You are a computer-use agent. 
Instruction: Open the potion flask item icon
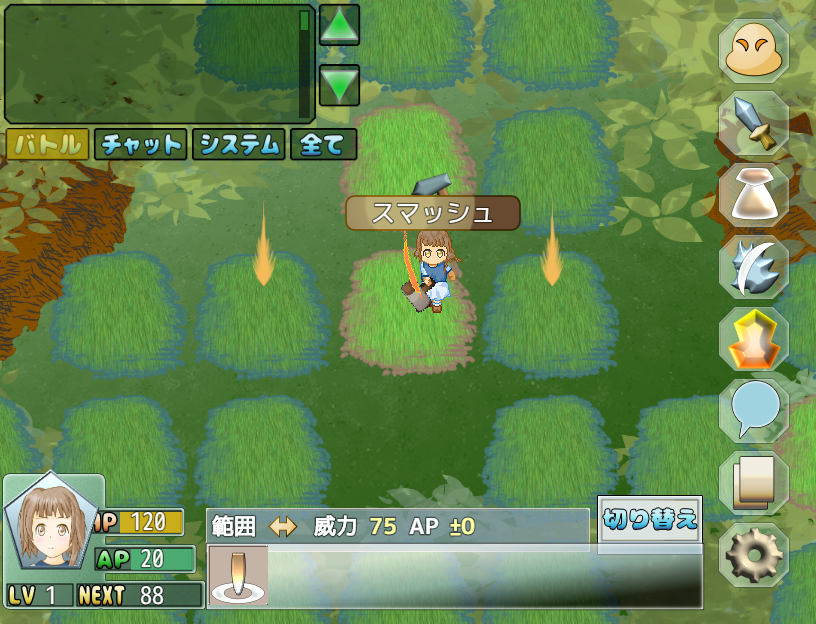[754, 196]
